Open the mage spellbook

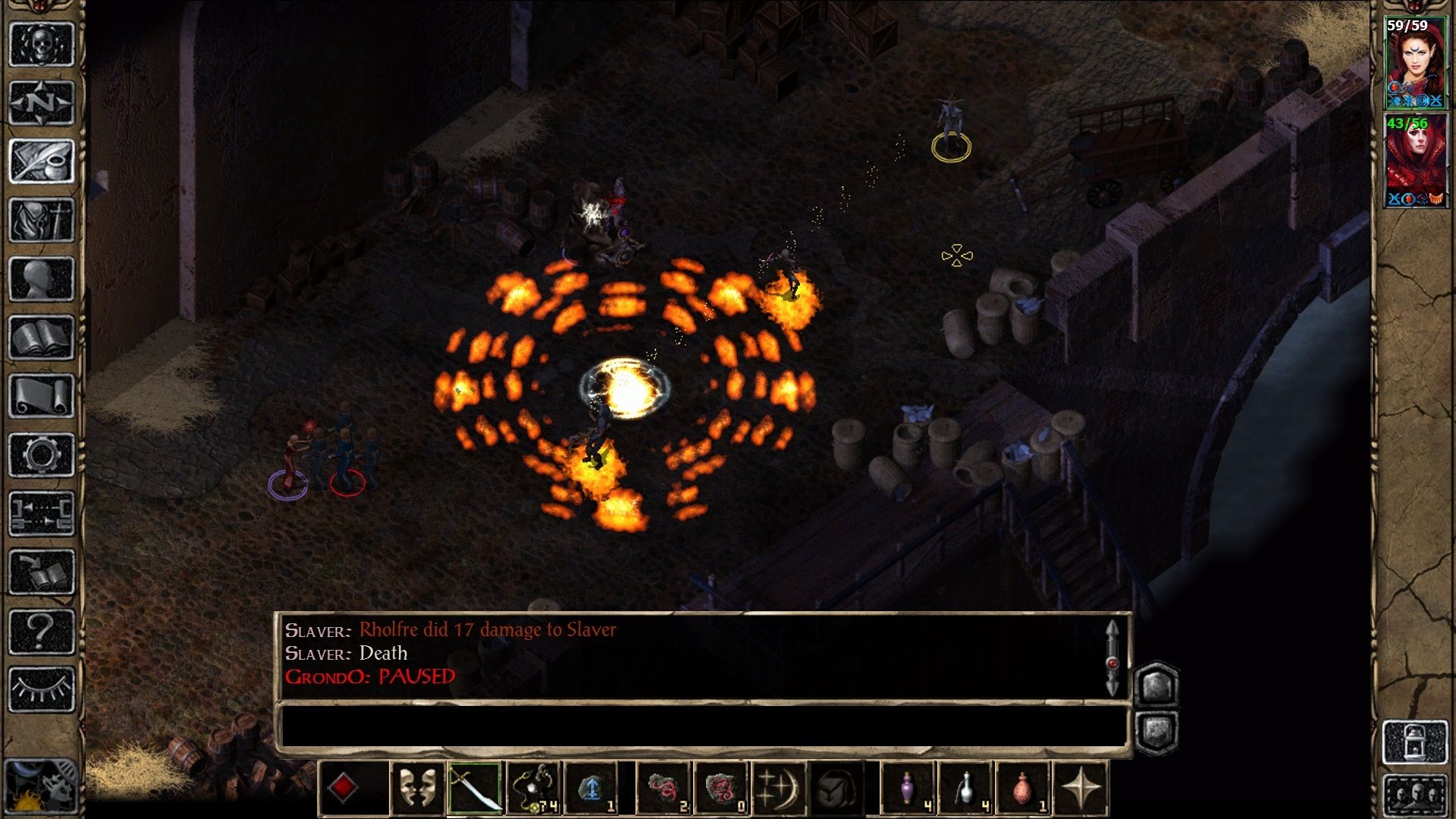coord(42,337)
